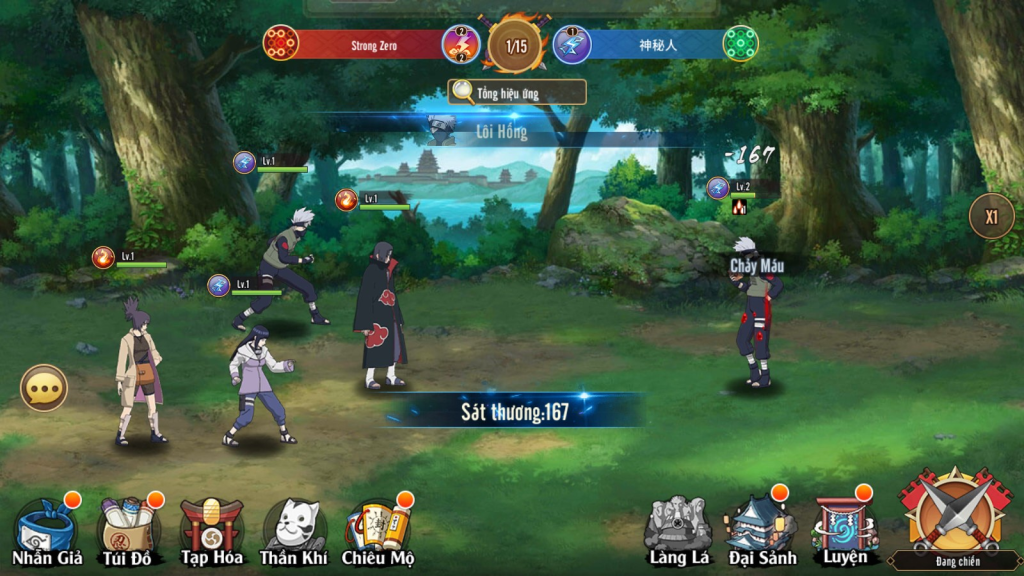1024x576 pixels.
Task: Click Strong Zero's red team emblem
Action: click(x=281, y=43)
